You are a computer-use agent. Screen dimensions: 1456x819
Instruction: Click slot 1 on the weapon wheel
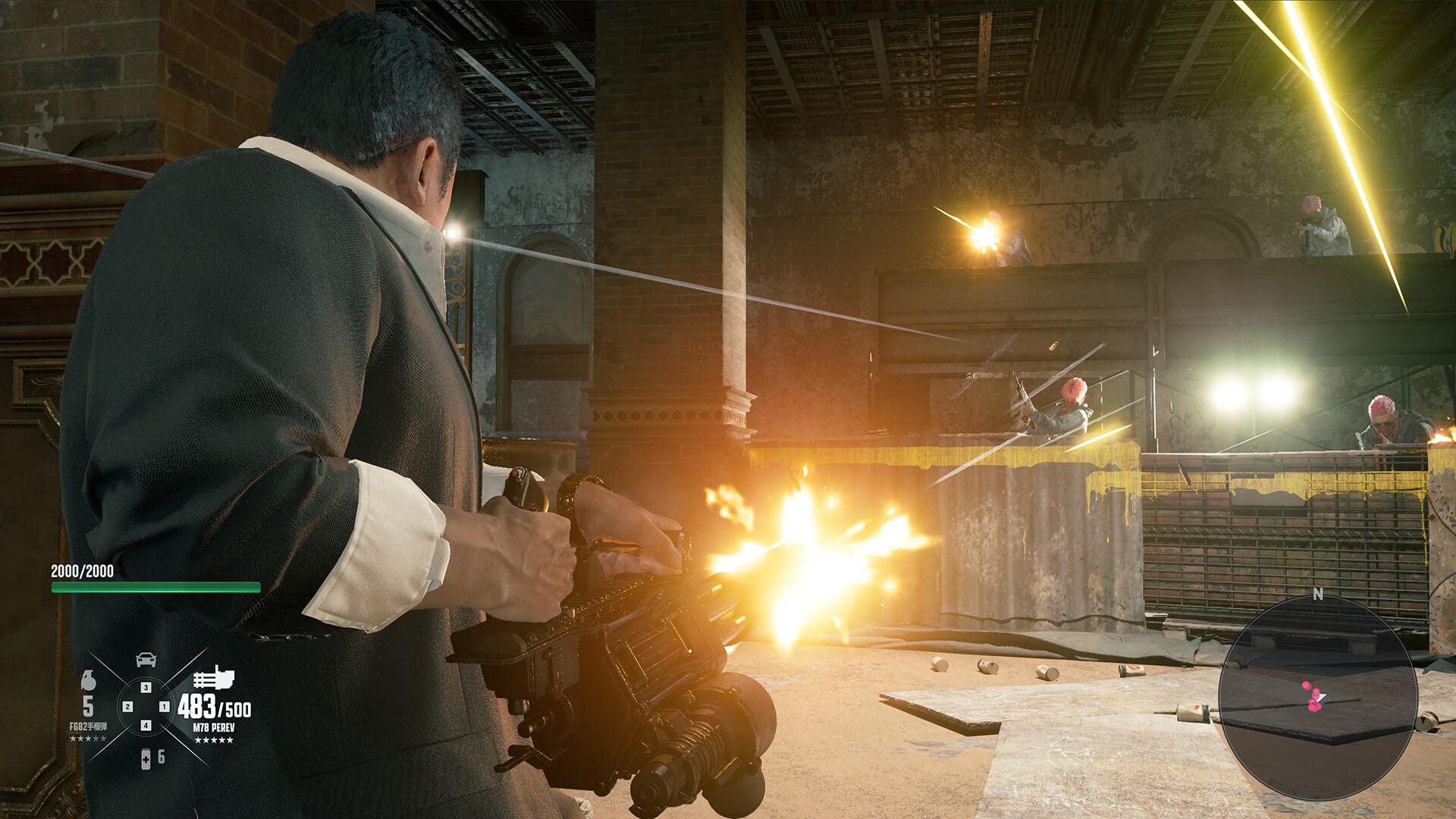tap(165, 707)
